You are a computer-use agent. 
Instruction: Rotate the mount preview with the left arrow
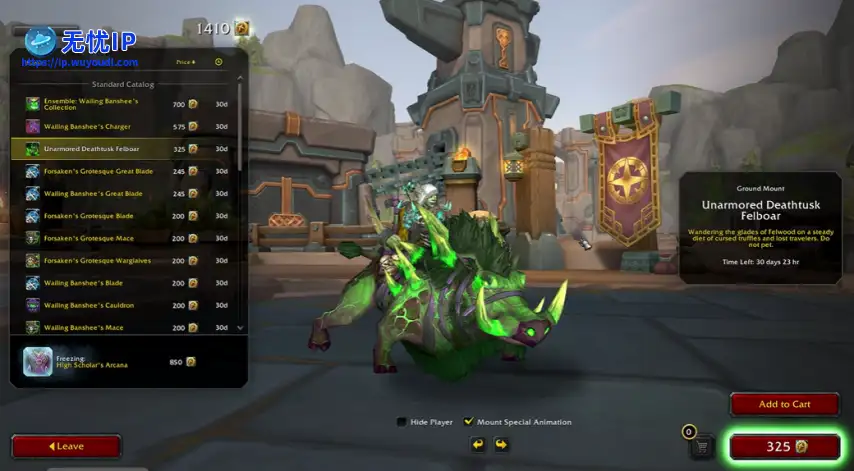478,444
